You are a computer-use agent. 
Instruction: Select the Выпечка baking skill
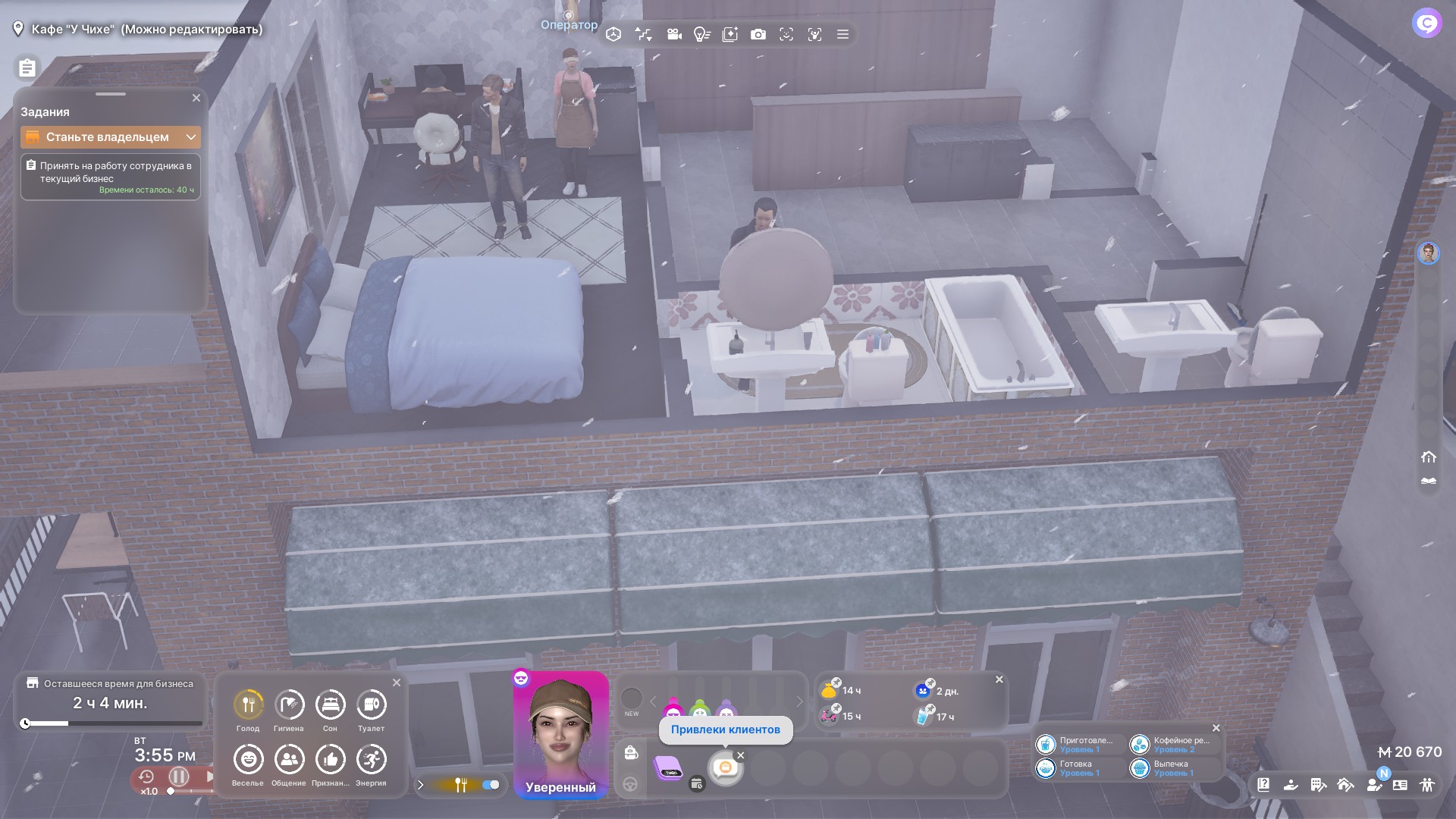point(1140,768)
